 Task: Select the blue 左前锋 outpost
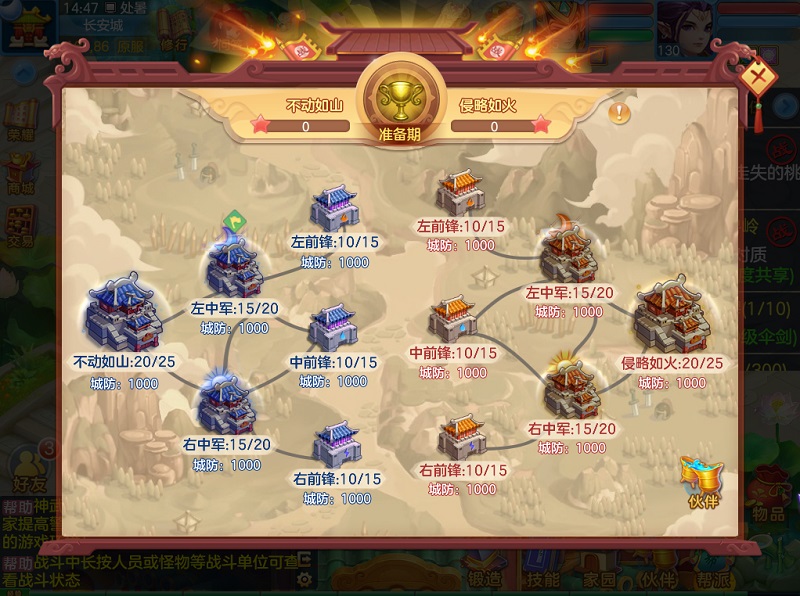pyautogui.click(x=335, y=208)
